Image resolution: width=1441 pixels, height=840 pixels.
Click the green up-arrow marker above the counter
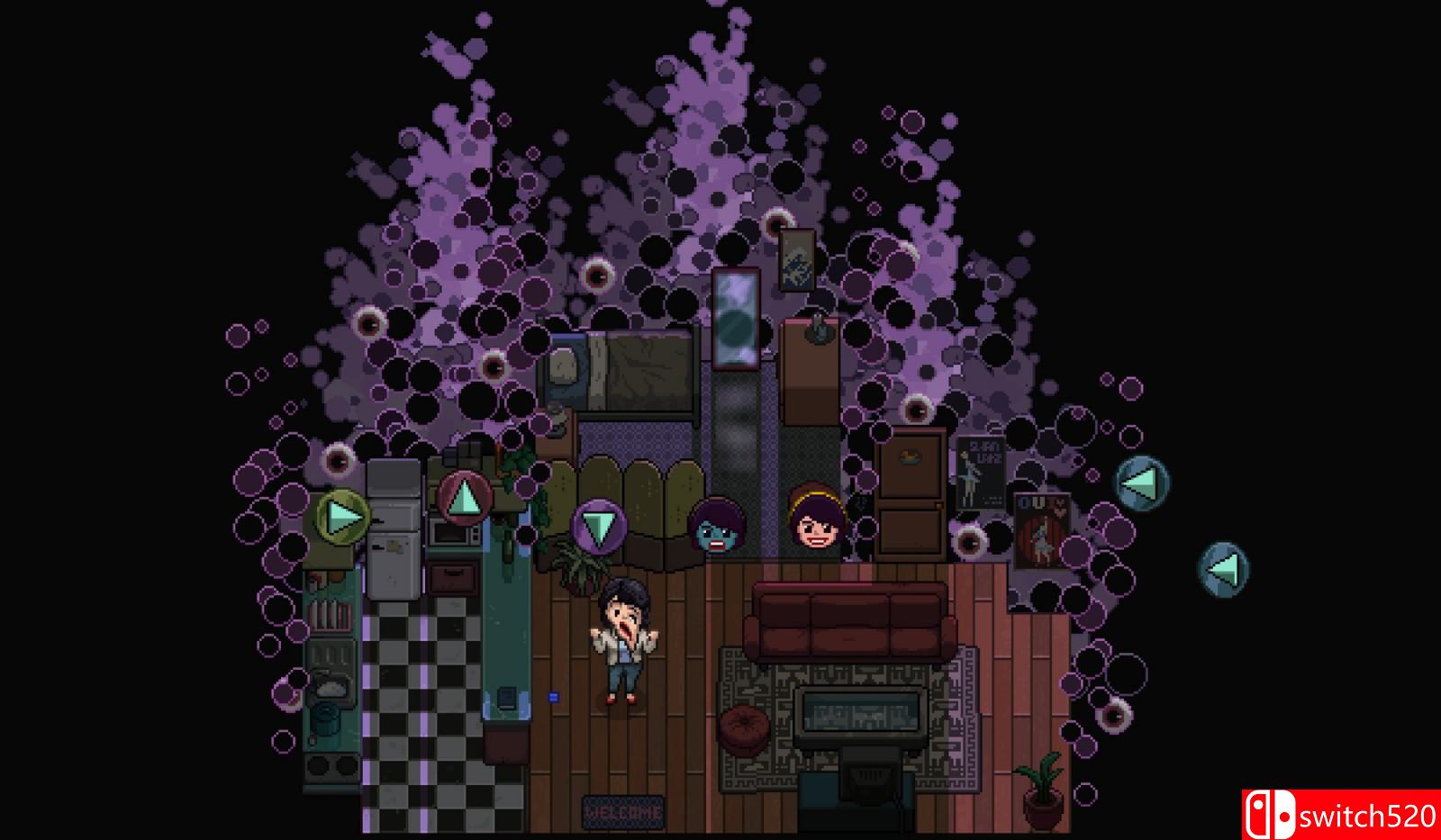(x=465, y=495)
